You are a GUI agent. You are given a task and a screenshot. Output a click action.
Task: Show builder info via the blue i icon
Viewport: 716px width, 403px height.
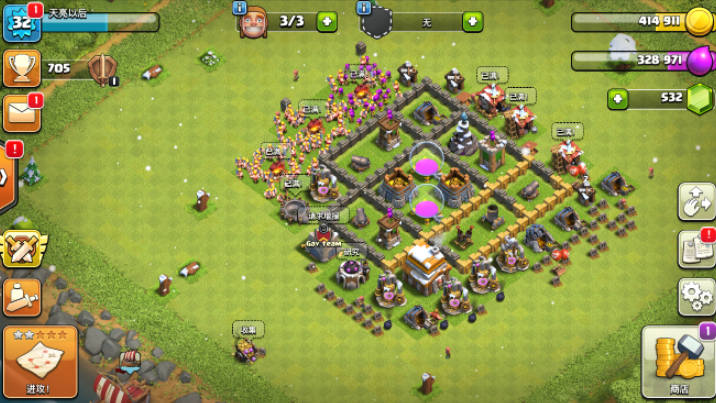click(x=240, y=7)
